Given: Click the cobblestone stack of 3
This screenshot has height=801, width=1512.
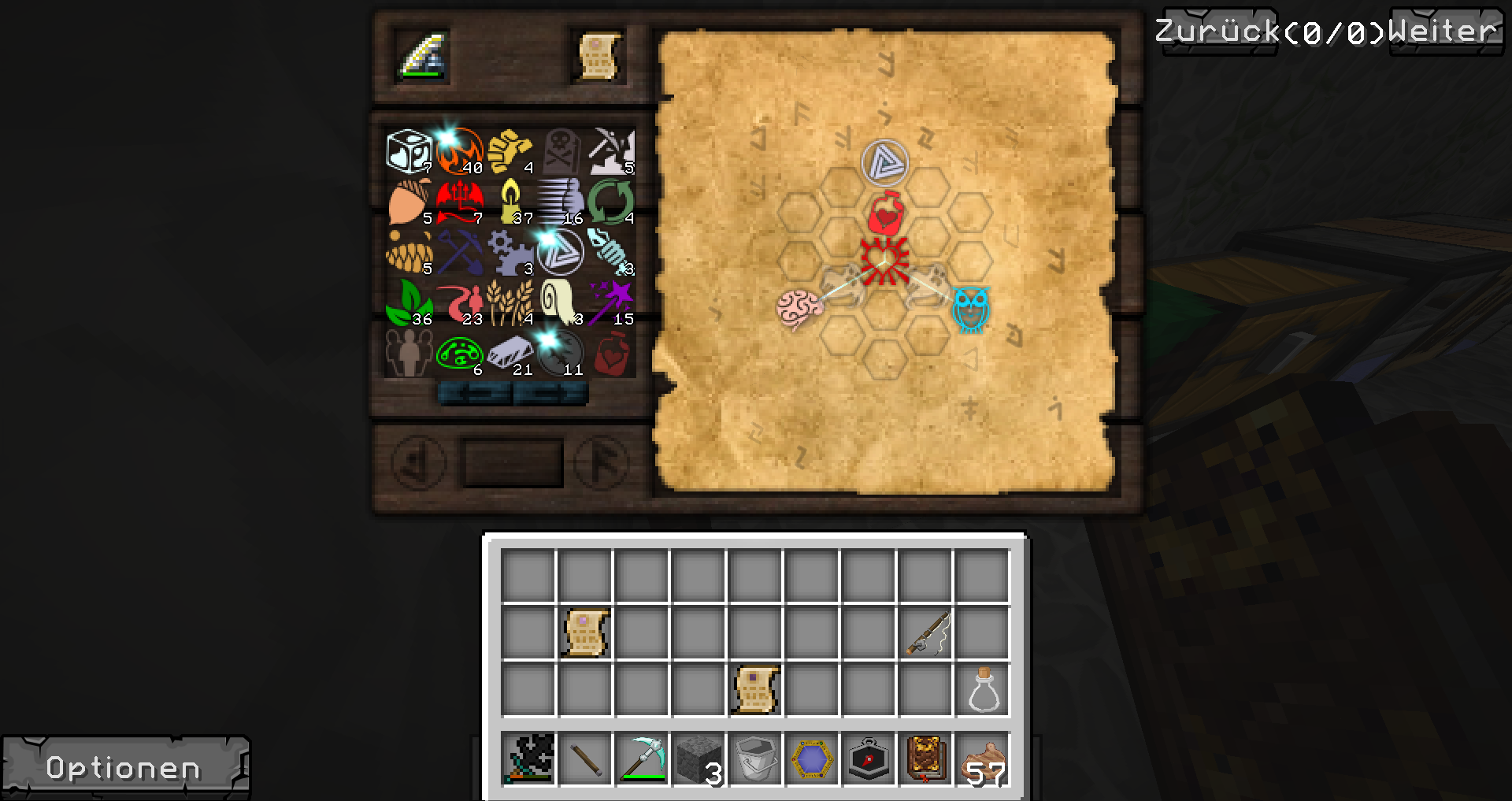Looking at the screenshot, I should 699,760.
